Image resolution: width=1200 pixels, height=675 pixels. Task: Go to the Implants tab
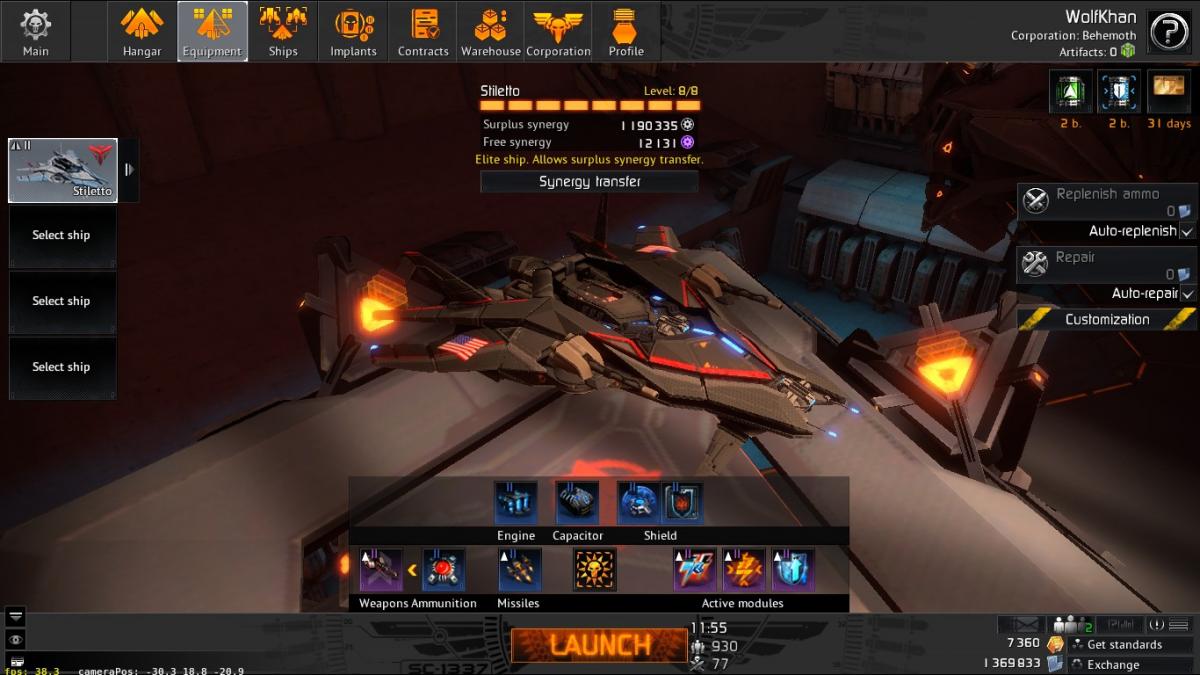(x=353, y=31)
